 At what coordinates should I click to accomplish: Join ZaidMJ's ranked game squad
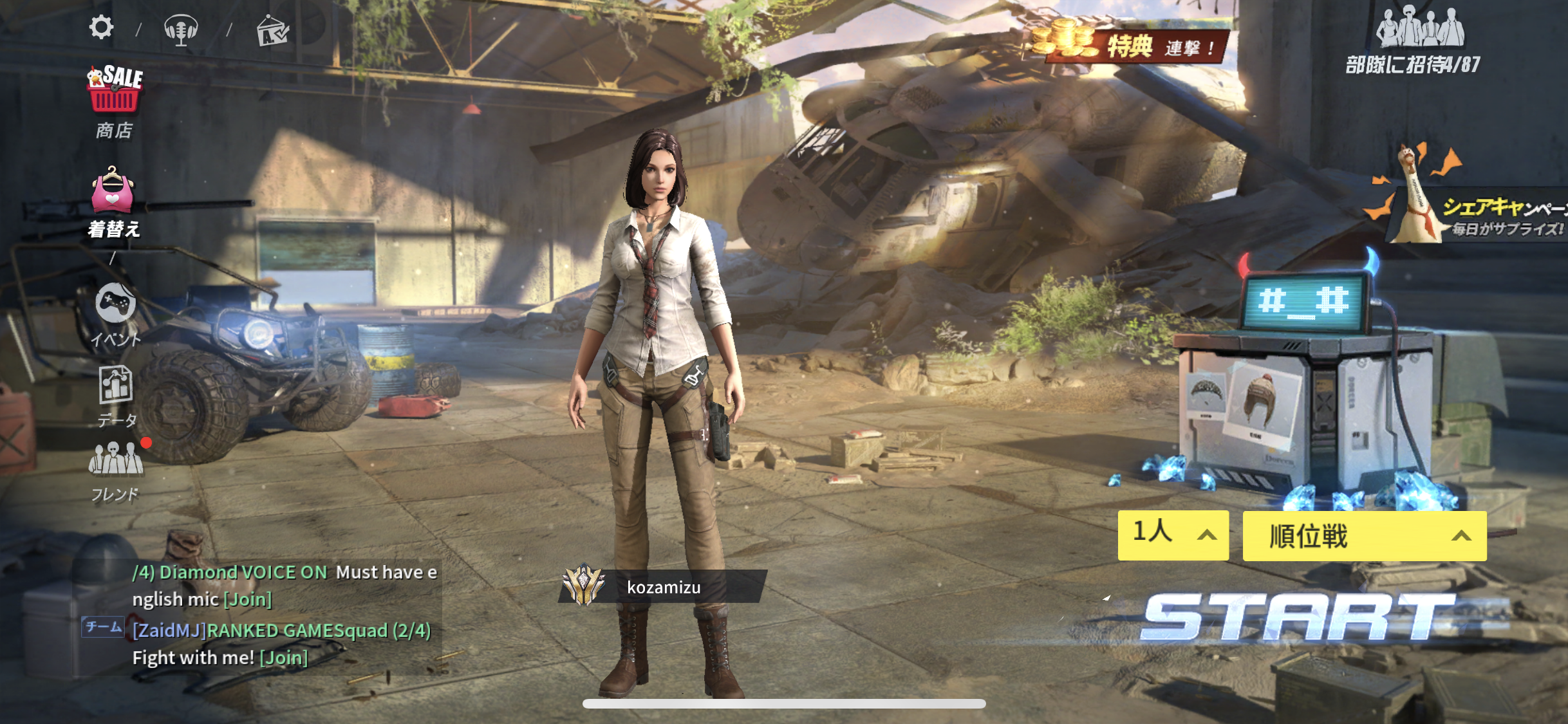(x=284, y=658)
